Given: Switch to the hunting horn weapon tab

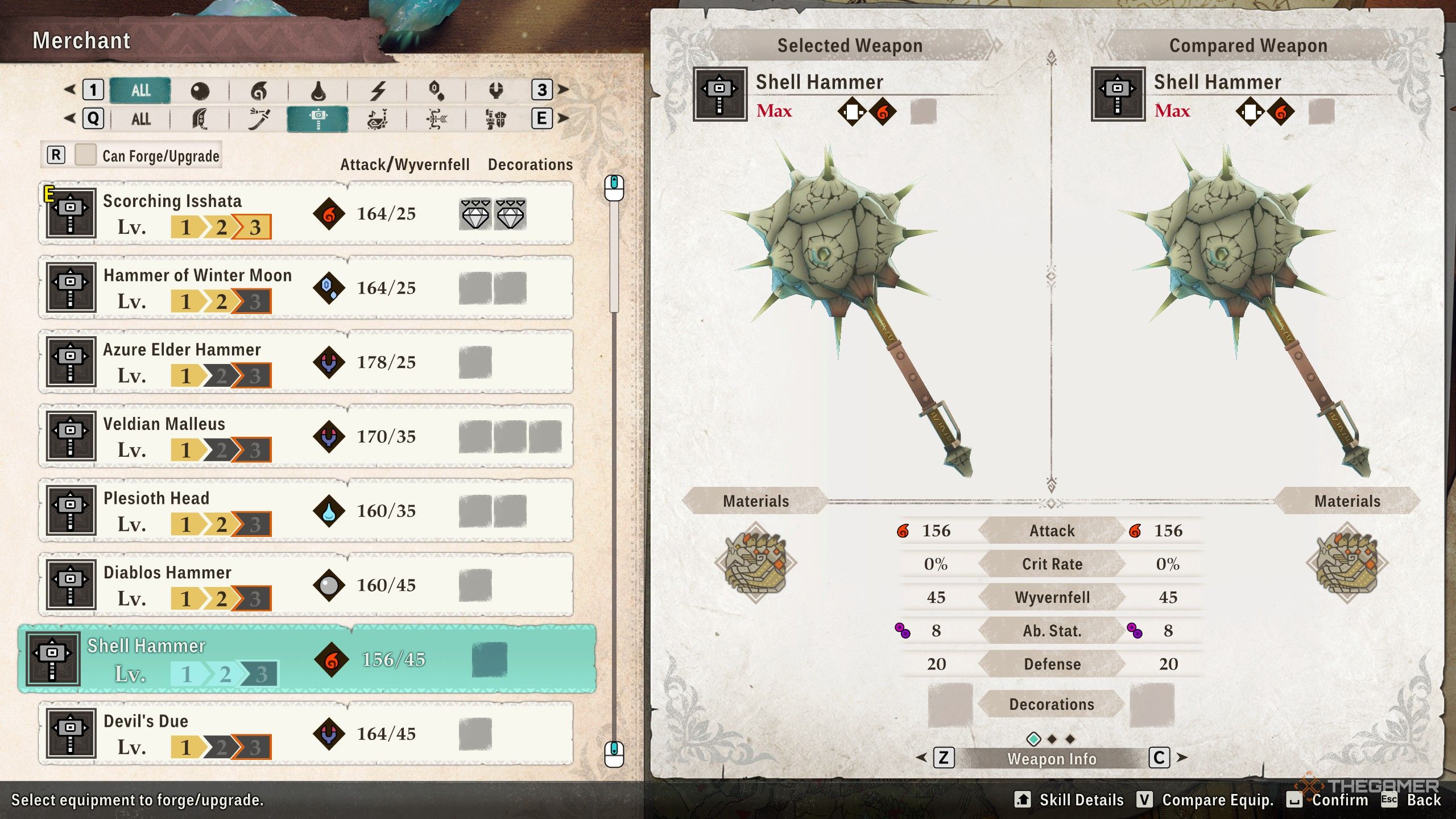Looking at the screenshot, I should click(378, 118).
